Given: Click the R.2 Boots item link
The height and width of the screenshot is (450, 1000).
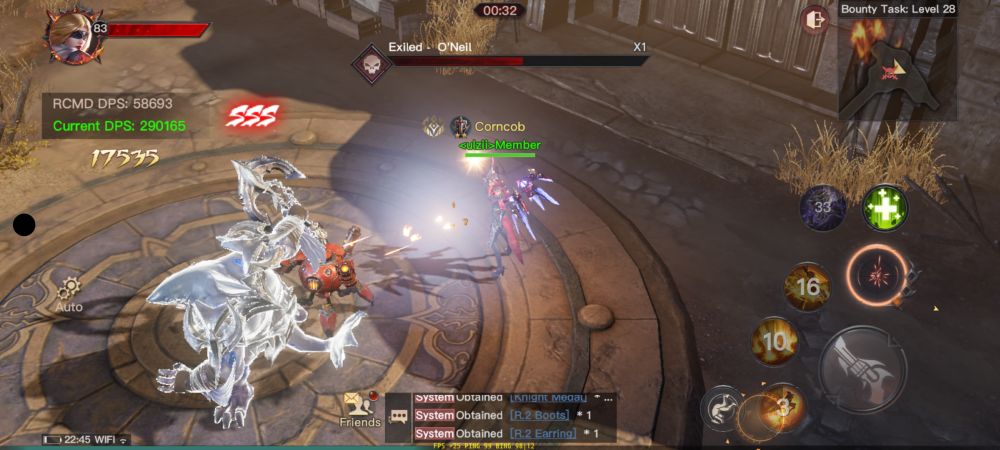Looking at the screenshot, I should pos(539,415).
